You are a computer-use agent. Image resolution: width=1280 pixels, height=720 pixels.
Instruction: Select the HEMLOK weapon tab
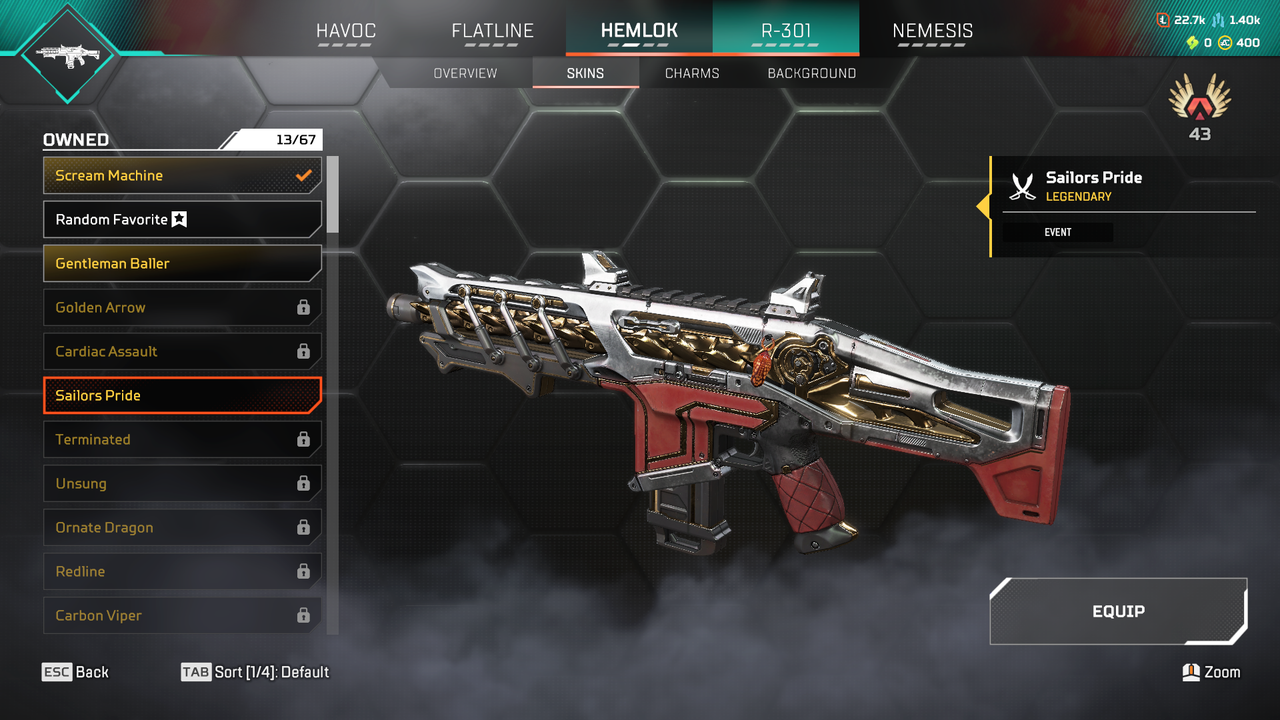[639, 31]
